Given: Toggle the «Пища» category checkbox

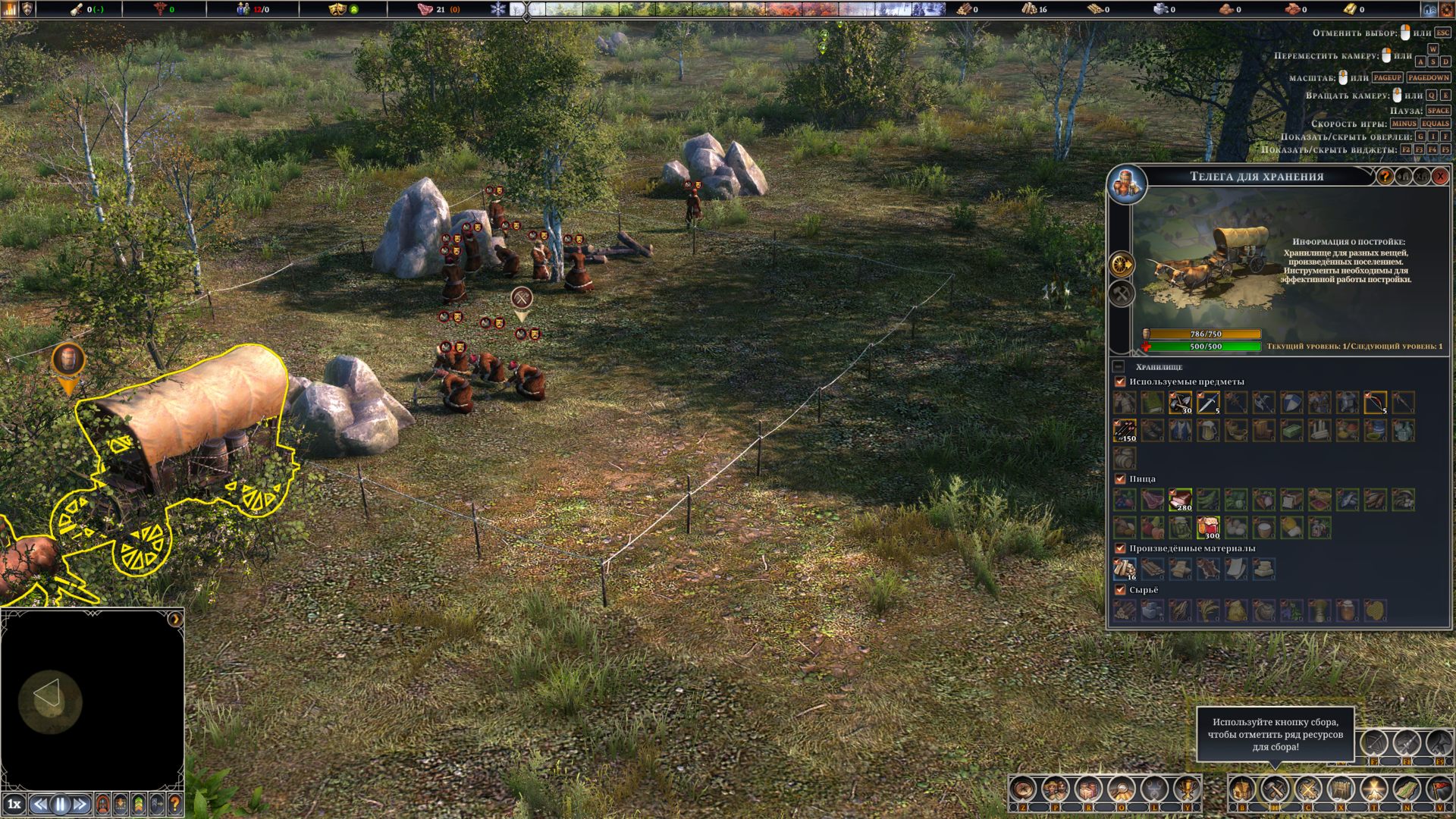Looking at the screenshot, I should [1120, 479].
